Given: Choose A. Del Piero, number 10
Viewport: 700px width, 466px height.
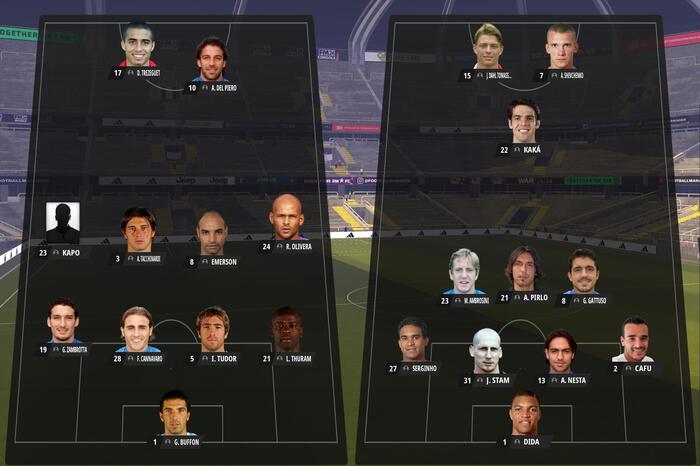Looking at the screenshot, I should (212, 60).
